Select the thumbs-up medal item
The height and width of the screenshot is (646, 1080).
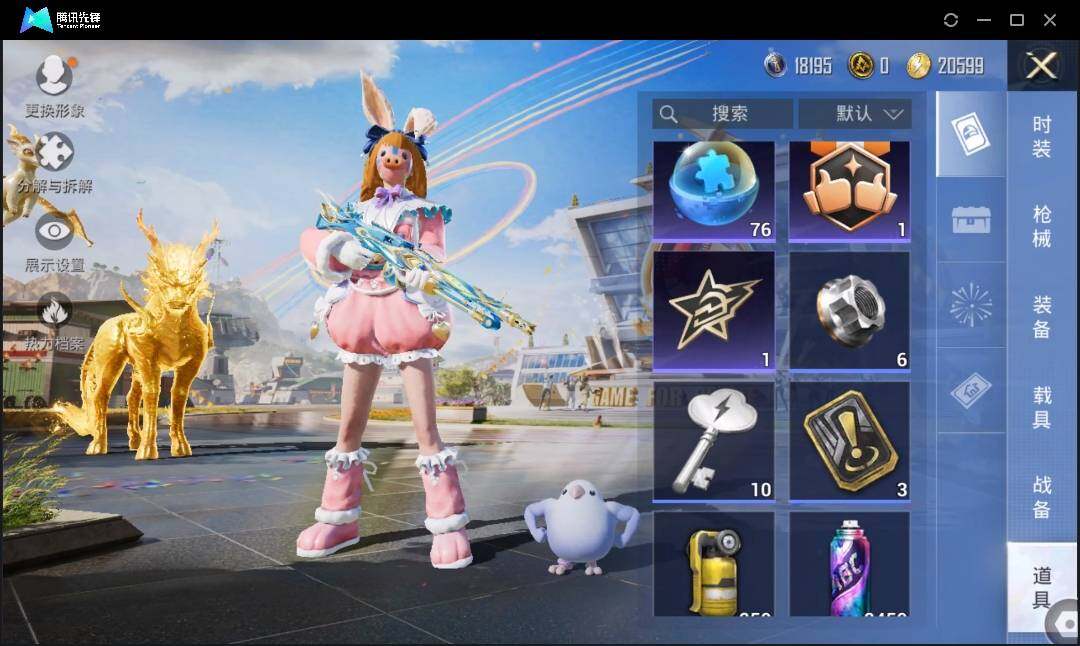click(x=849, y=190)
